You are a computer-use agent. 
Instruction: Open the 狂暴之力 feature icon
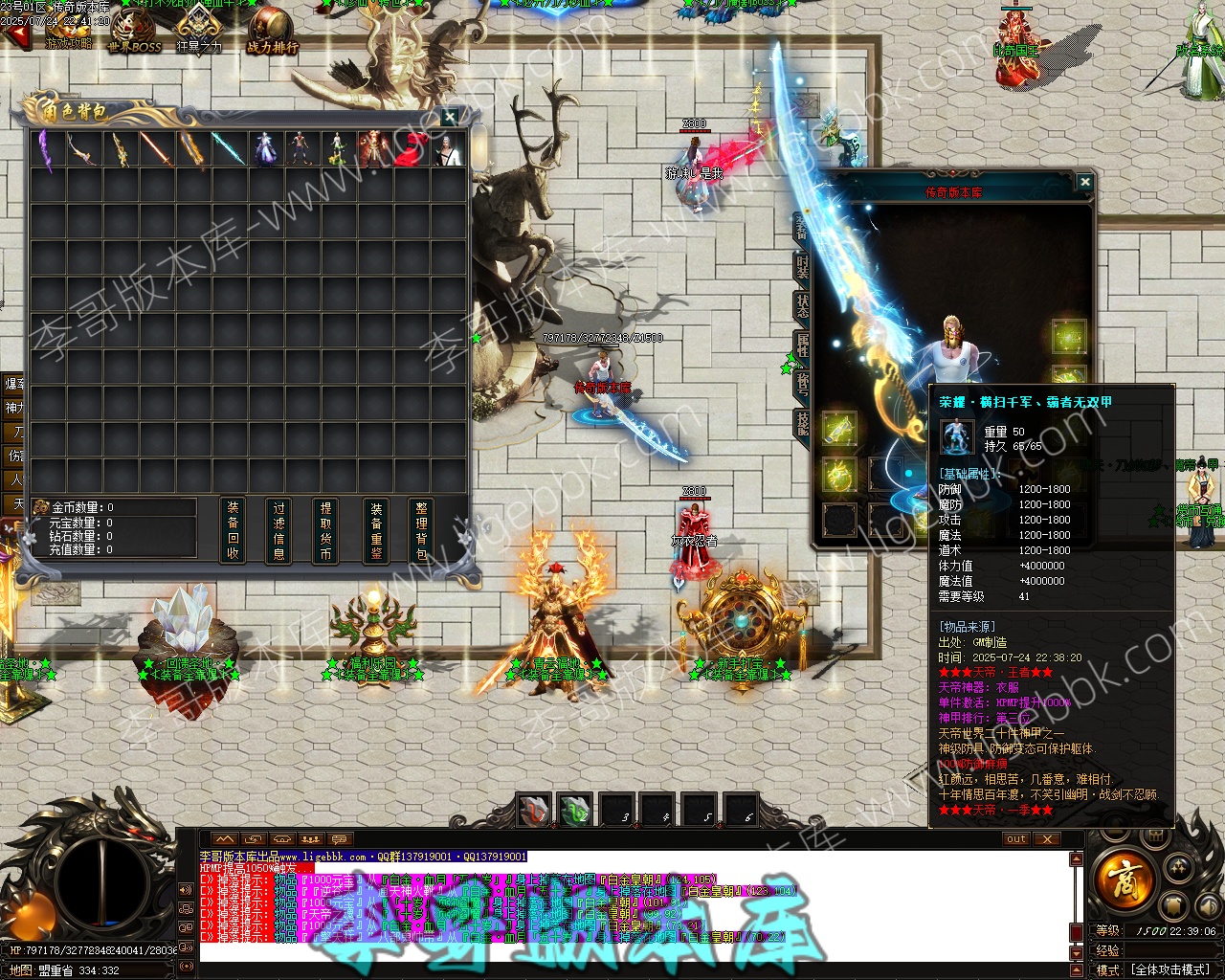[x=198, y=29]
